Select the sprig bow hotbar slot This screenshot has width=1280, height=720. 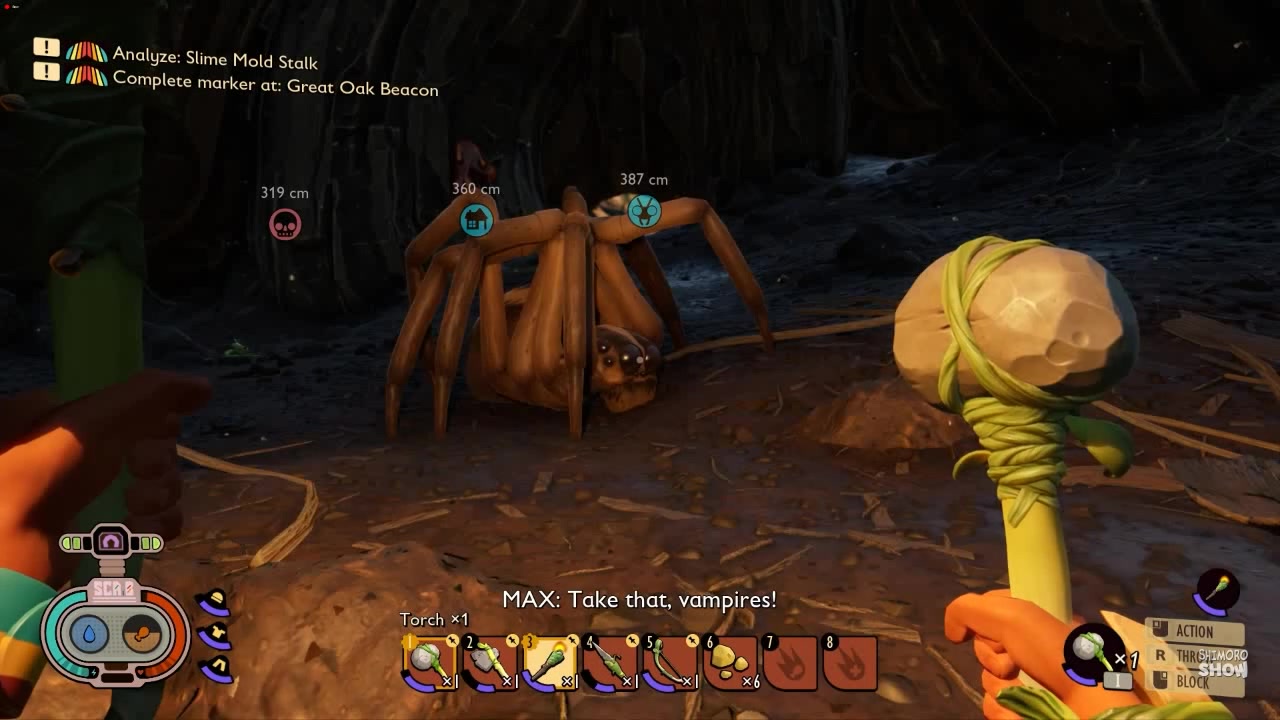669,663
